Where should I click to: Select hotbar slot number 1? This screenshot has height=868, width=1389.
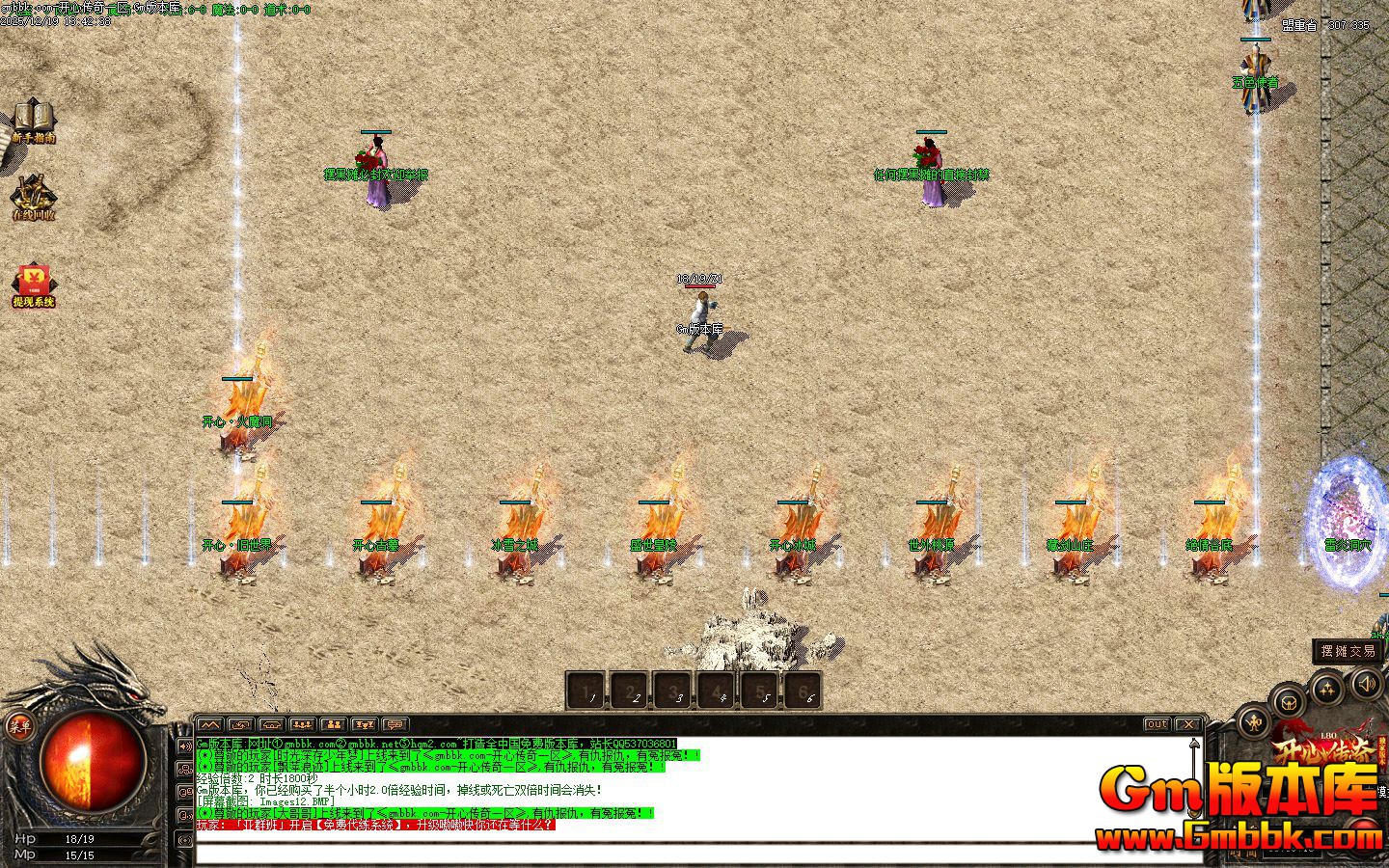point(586,691)
